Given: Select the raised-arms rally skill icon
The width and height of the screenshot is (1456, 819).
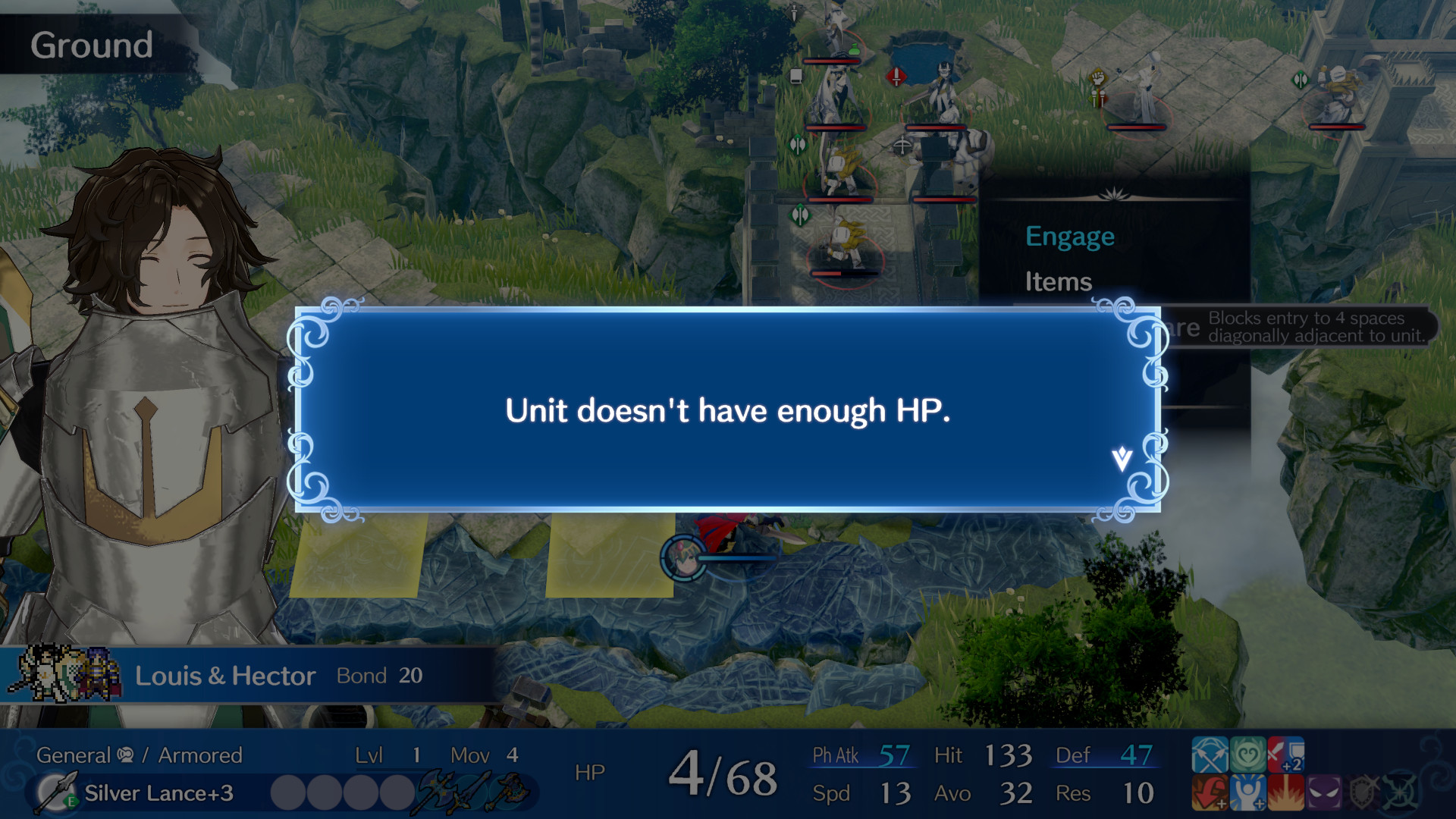Looking at the screenshot, I should (1247, 793).
